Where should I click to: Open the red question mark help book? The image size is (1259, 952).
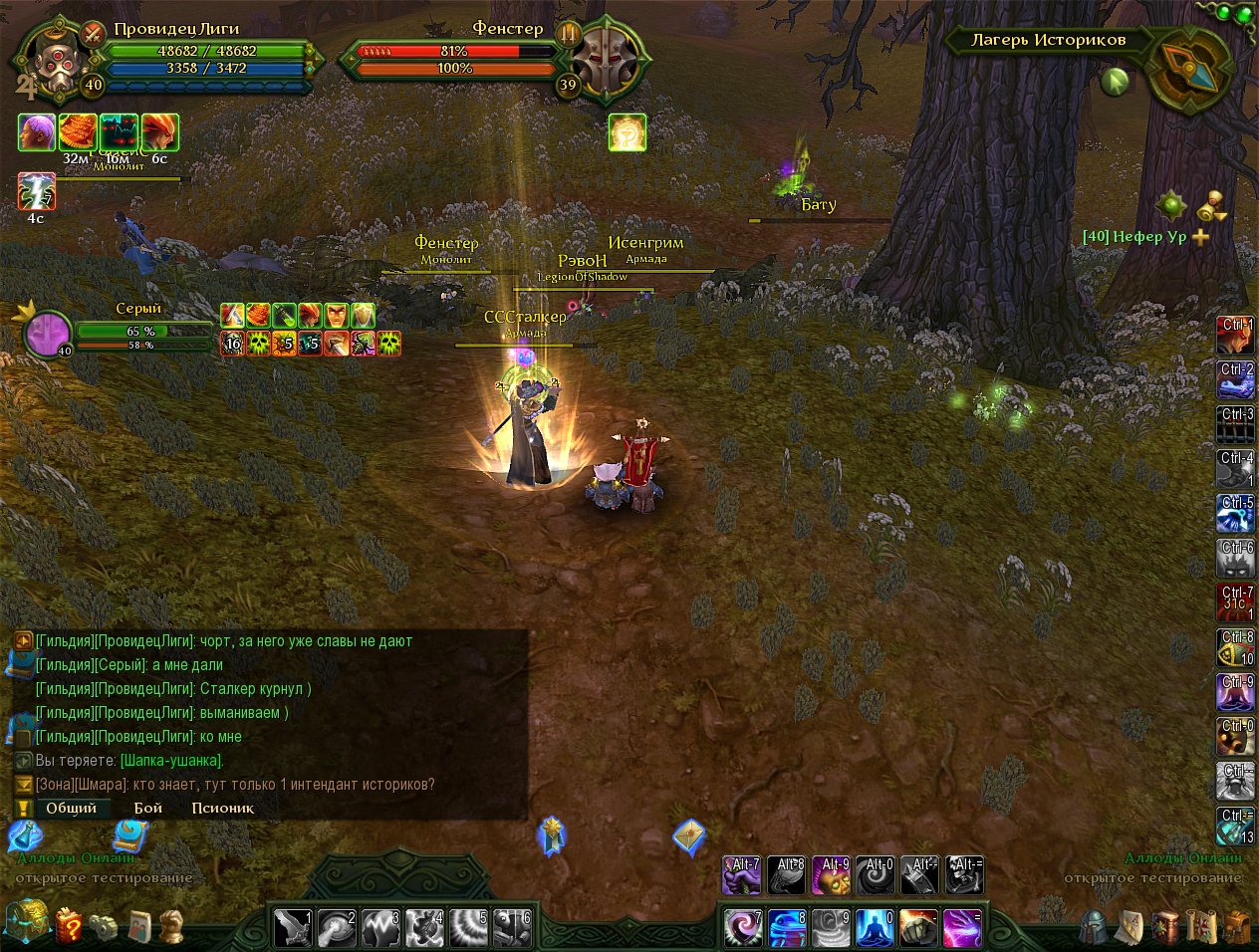68,925
